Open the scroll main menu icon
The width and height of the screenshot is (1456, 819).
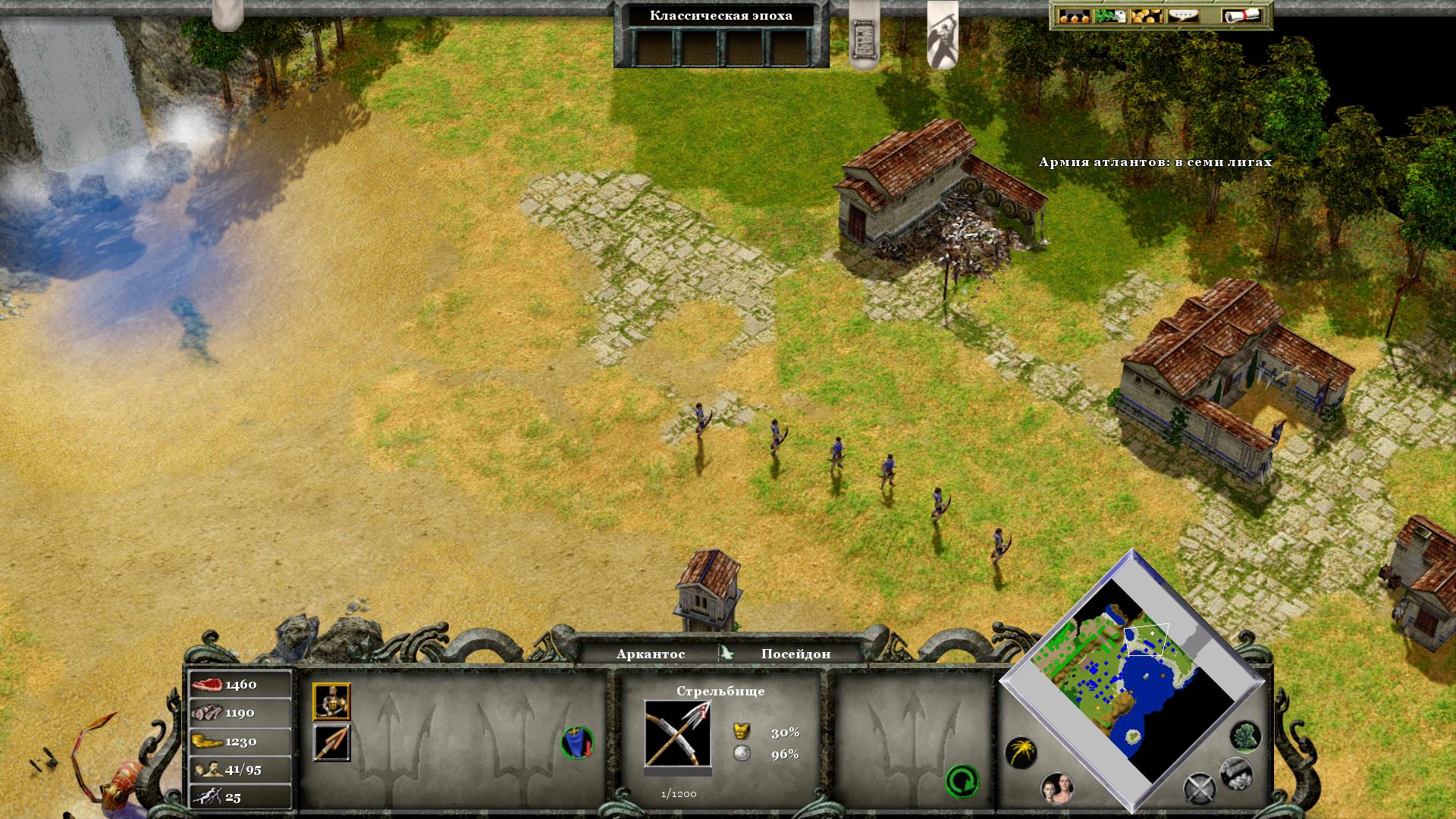pos(1241,16)
